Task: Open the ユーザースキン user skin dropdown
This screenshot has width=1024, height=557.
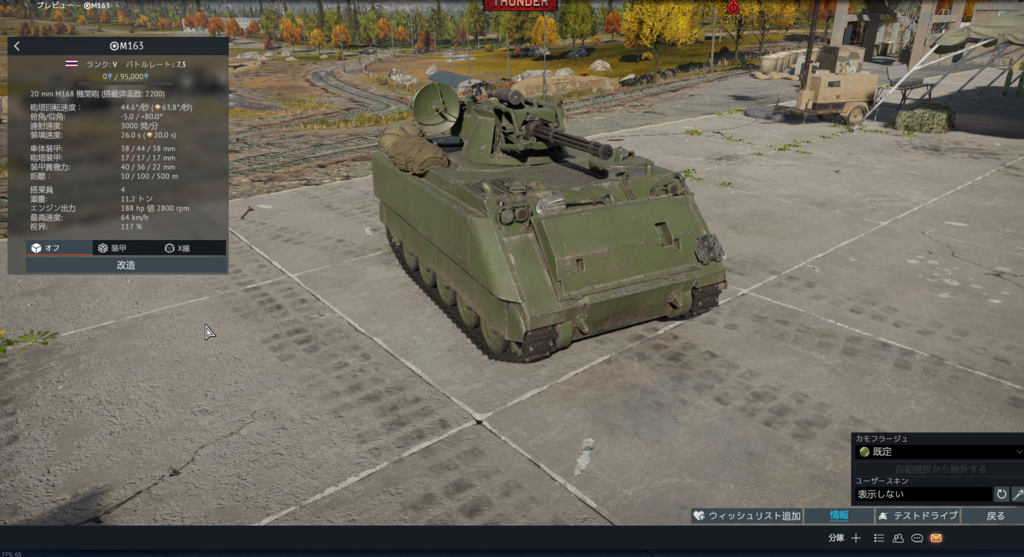Action: coord(922,494)
